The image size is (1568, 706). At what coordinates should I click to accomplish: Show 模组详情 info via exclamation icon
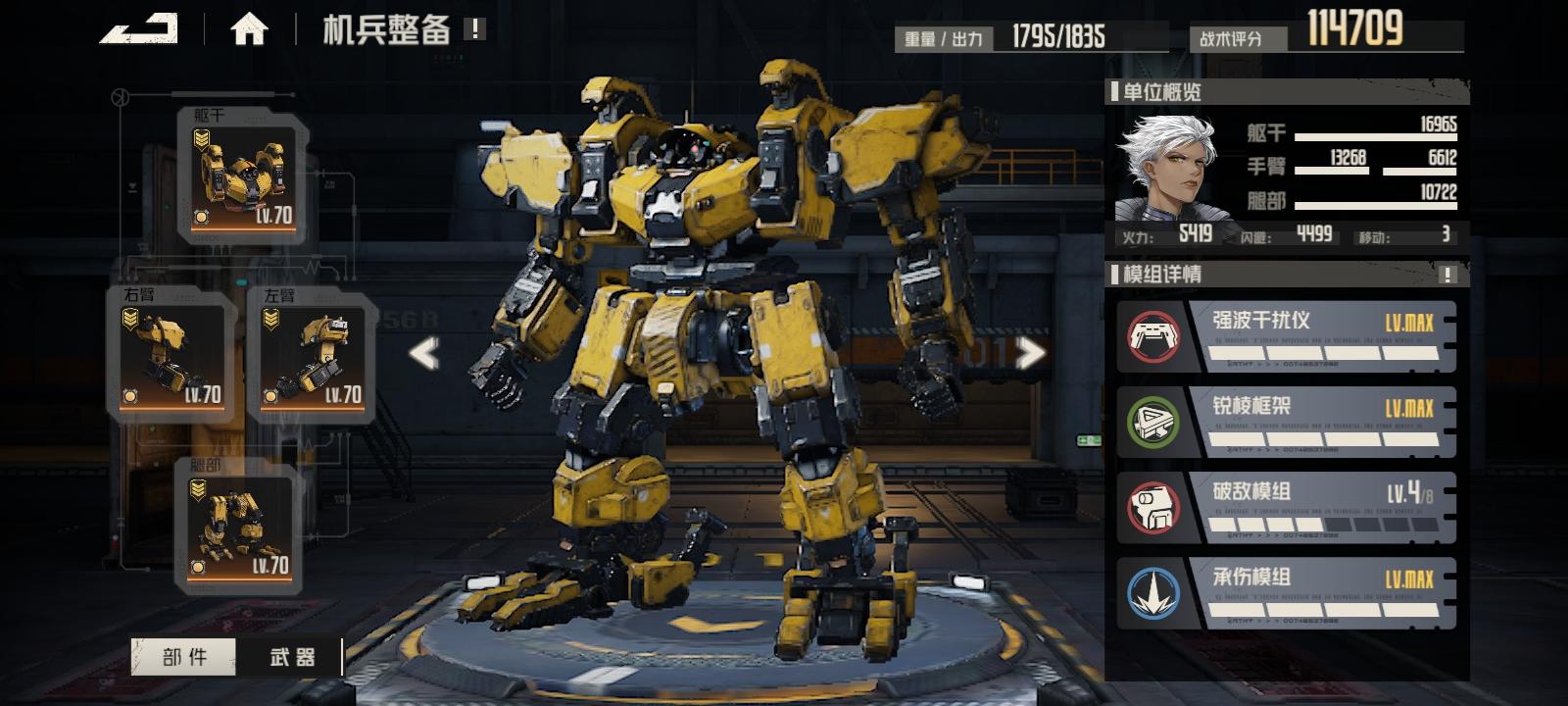point(1447,275)
